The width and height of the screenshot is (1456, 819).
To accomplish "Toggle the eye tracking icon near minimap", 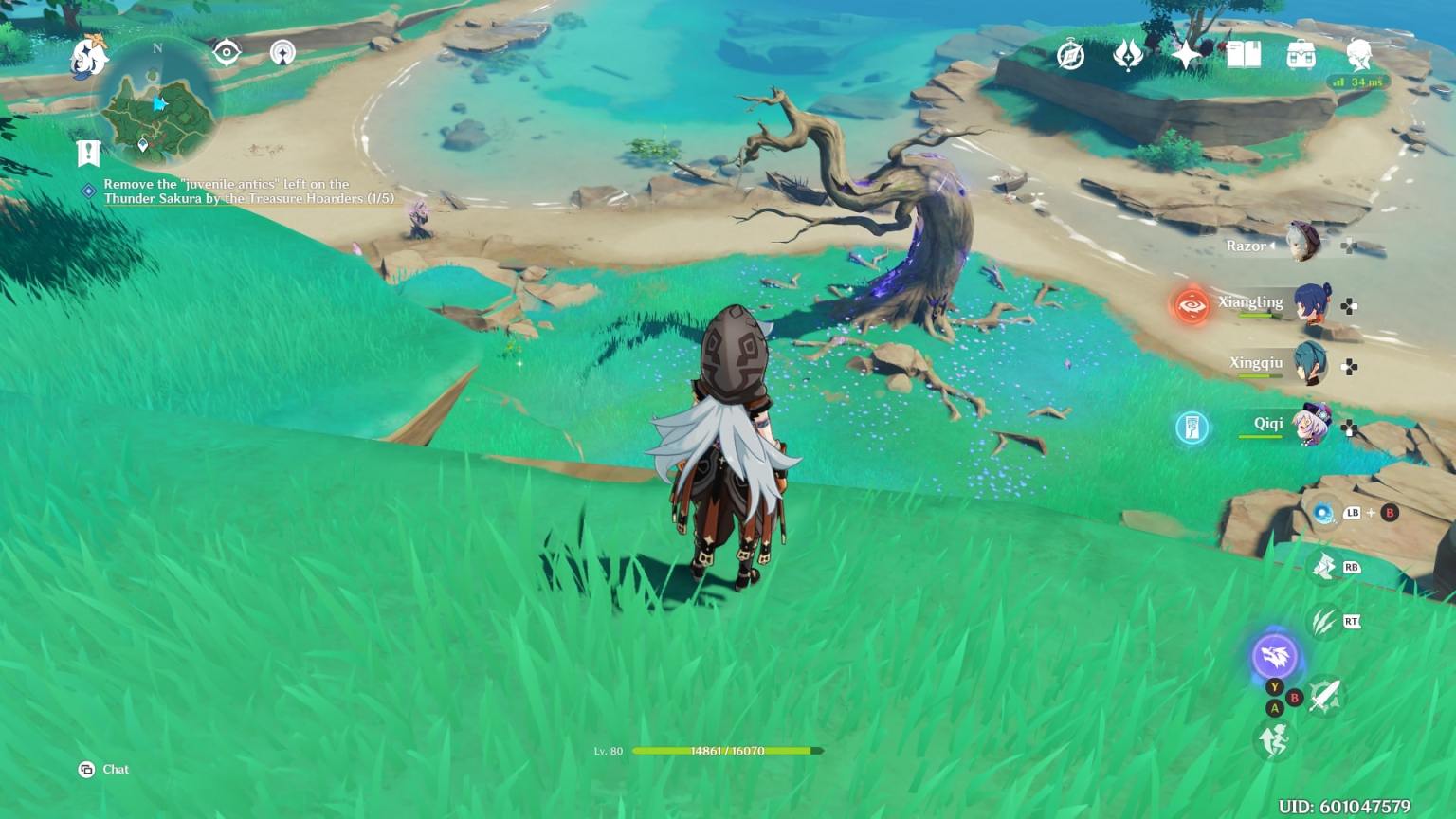I will 226,51.
